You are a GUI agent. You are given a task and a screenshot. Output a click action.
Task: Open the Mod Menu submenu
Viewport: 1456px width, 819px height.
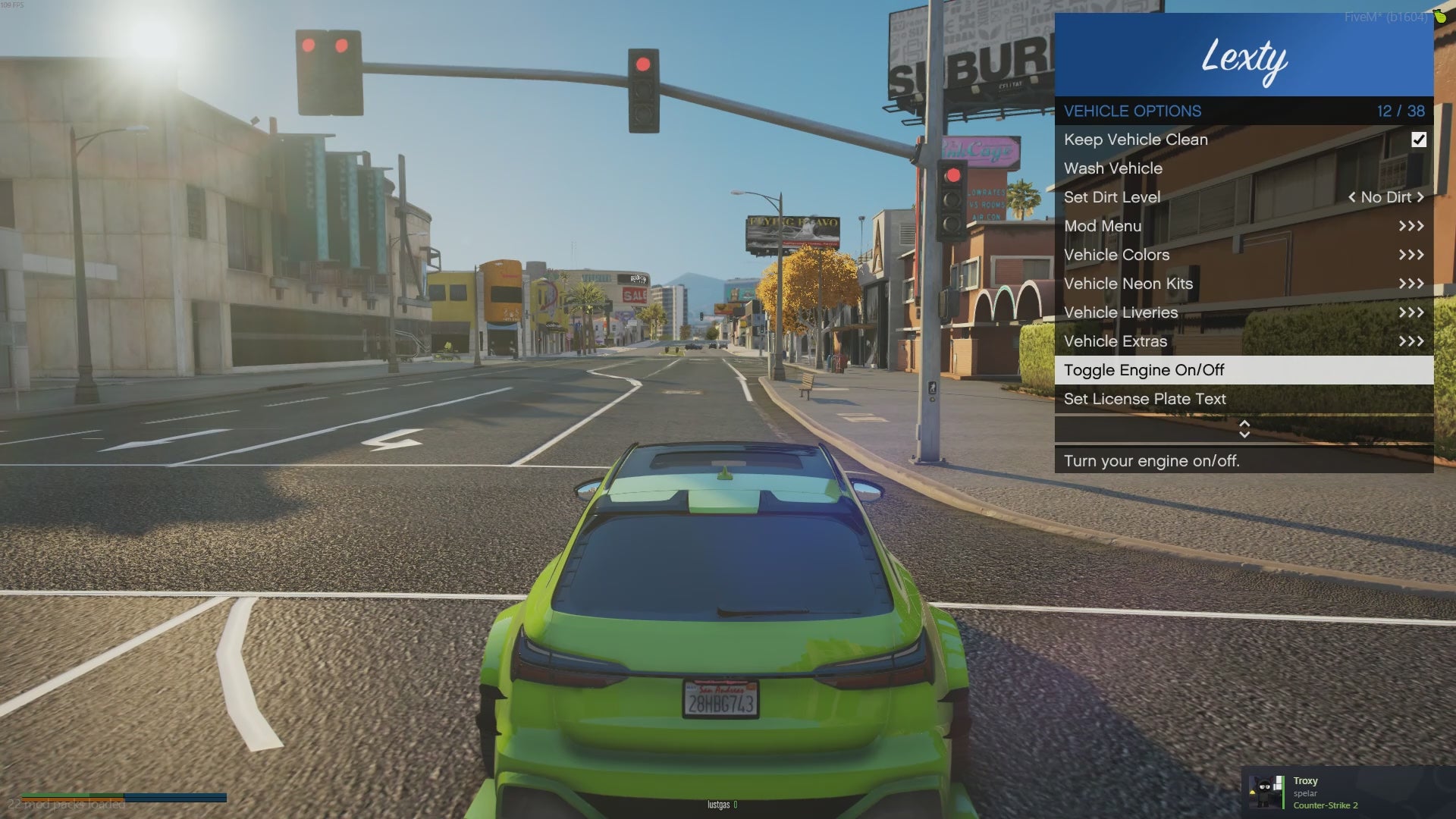pos(1244,226)
